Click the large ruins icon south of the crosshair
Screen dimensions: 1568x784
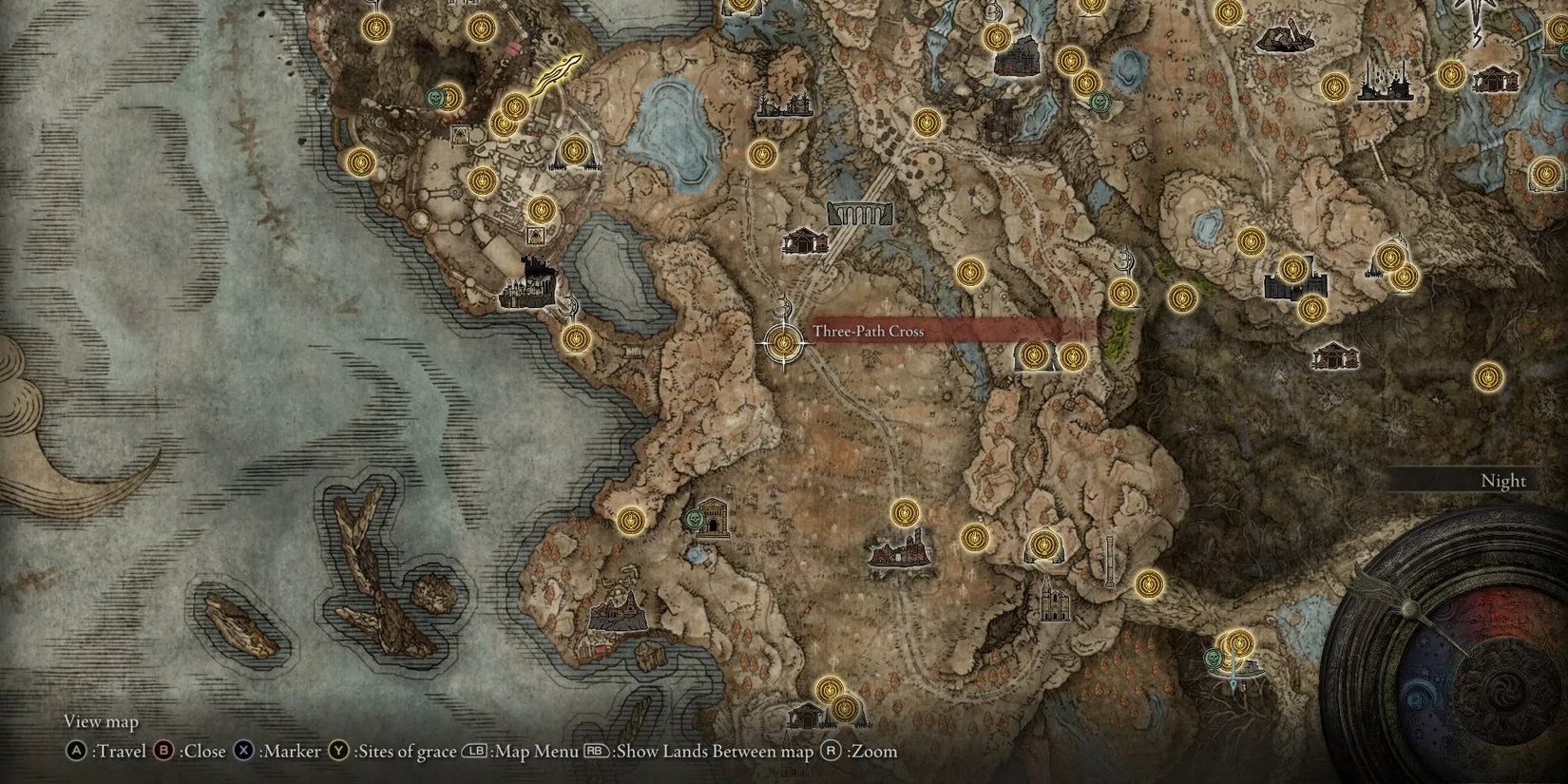tap(896, 553)
